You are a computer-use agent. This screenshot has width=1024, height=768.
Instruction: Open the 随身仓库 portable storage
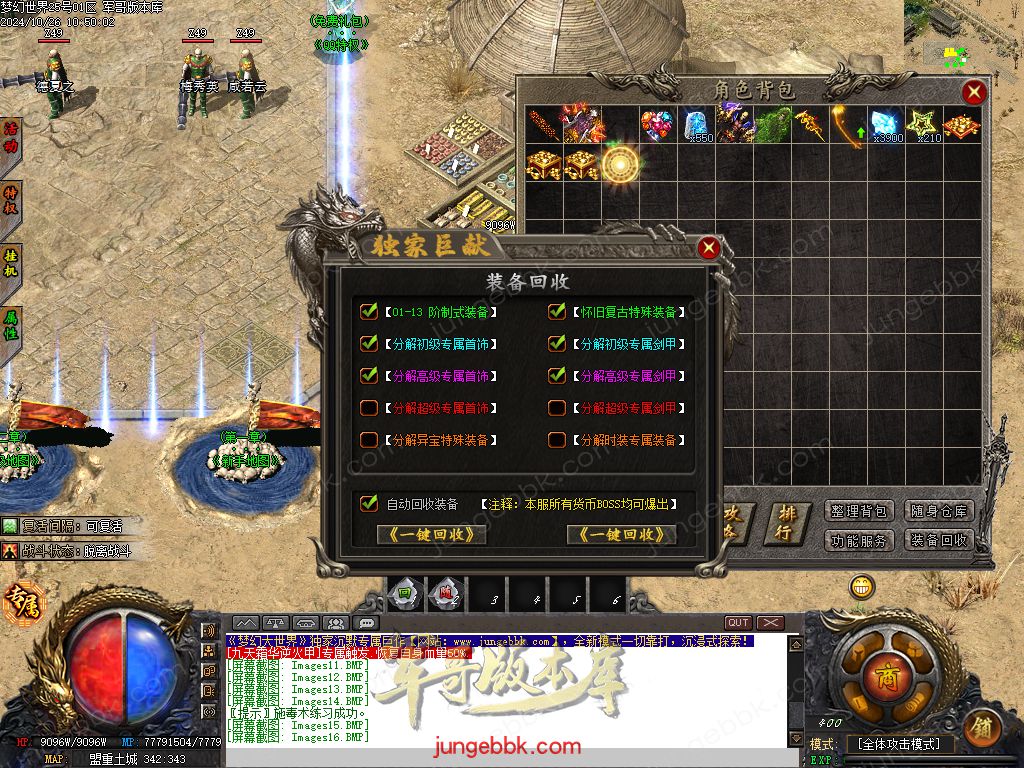pos(939,511)
